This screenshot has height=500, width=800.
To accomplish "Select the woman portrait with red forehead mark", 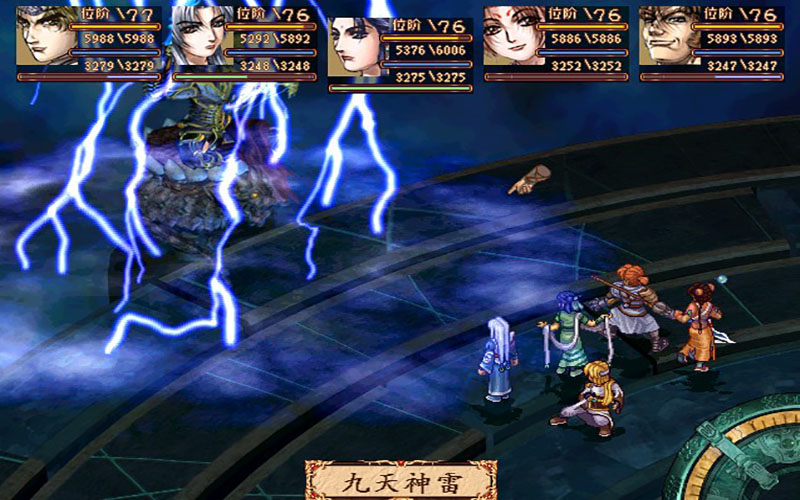I will pos(514,36).
